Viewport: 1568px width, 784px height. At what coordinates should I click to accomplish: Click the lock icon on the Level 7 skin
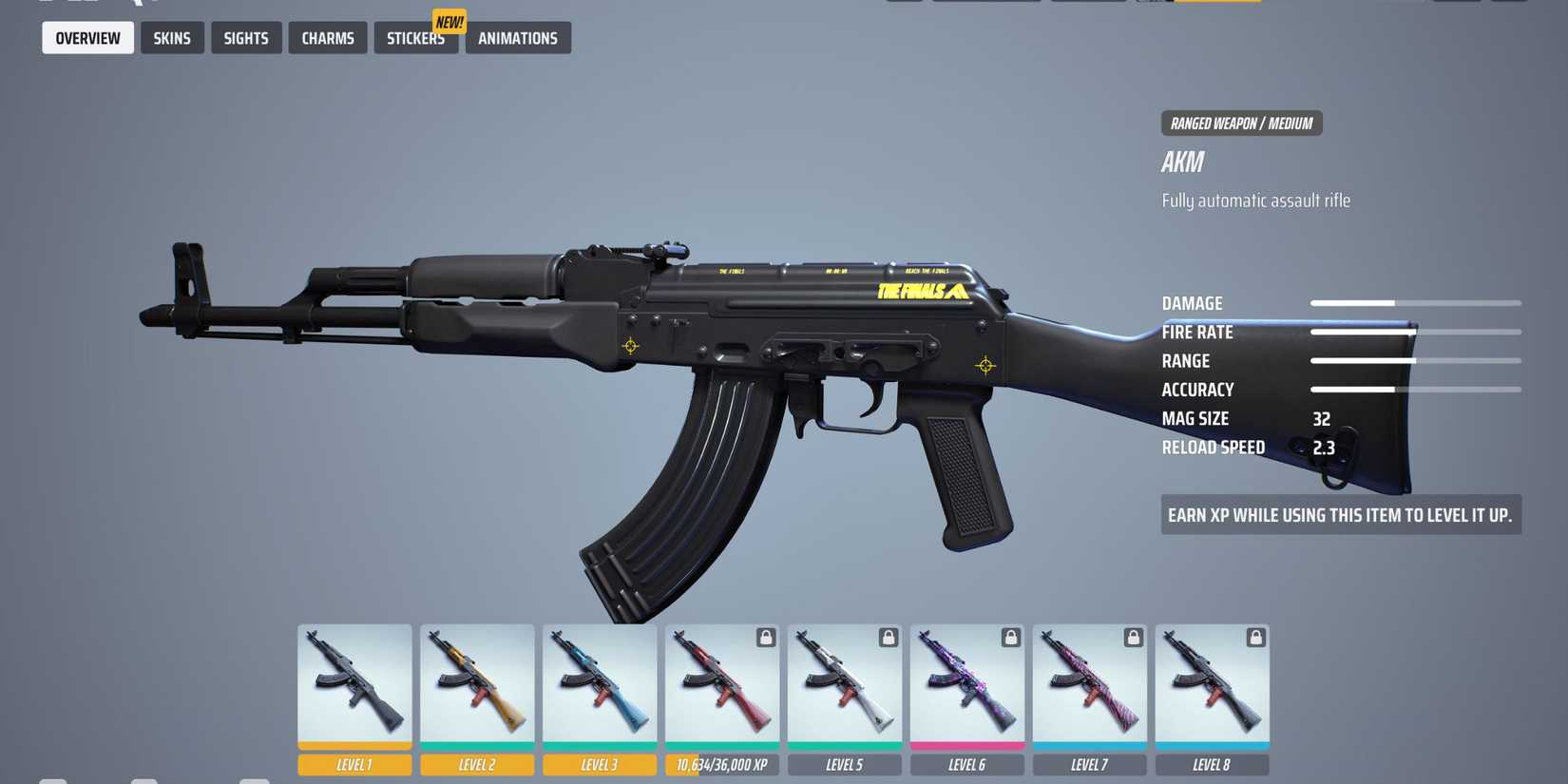pyautogui.click(x=1134, y=638)
